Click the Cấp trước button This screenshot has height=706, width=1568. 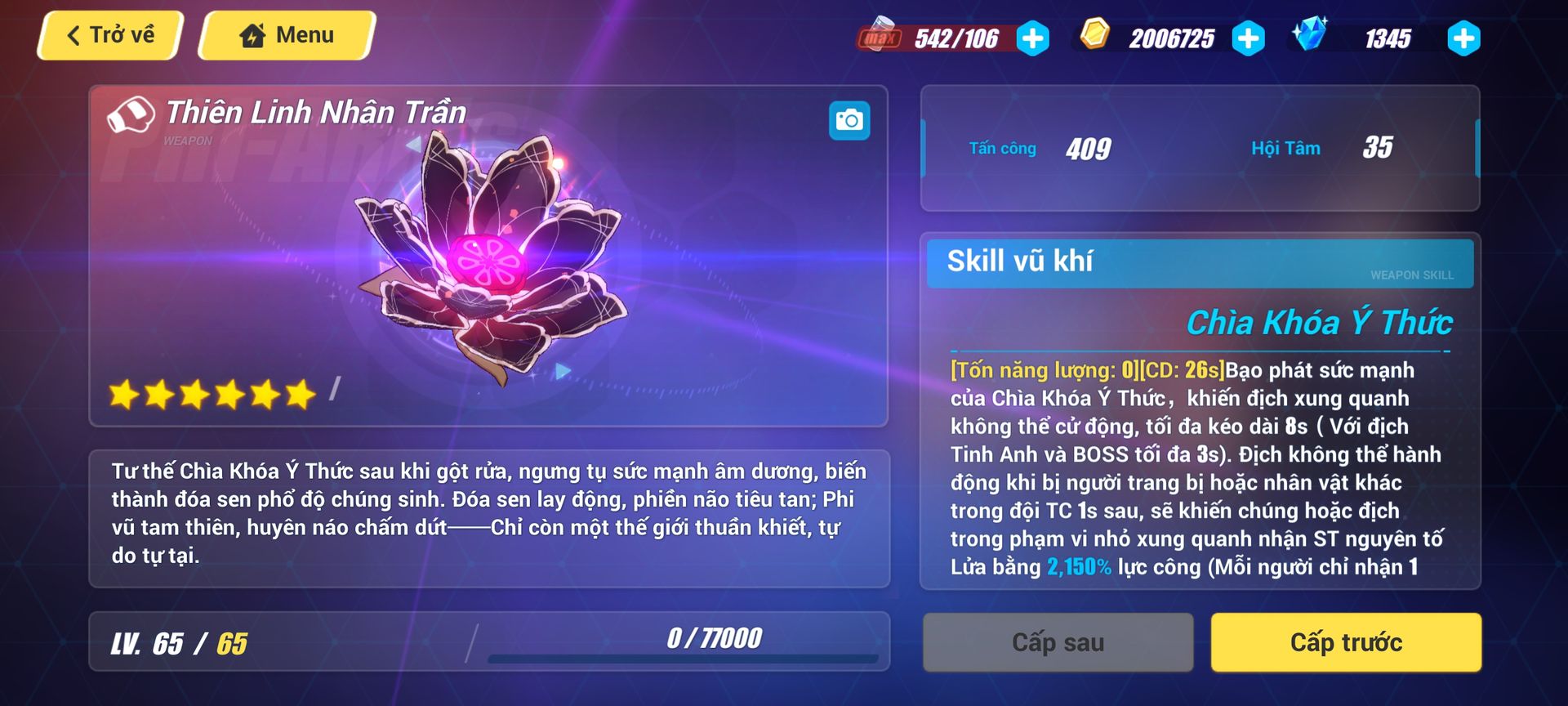(1346, 643)
